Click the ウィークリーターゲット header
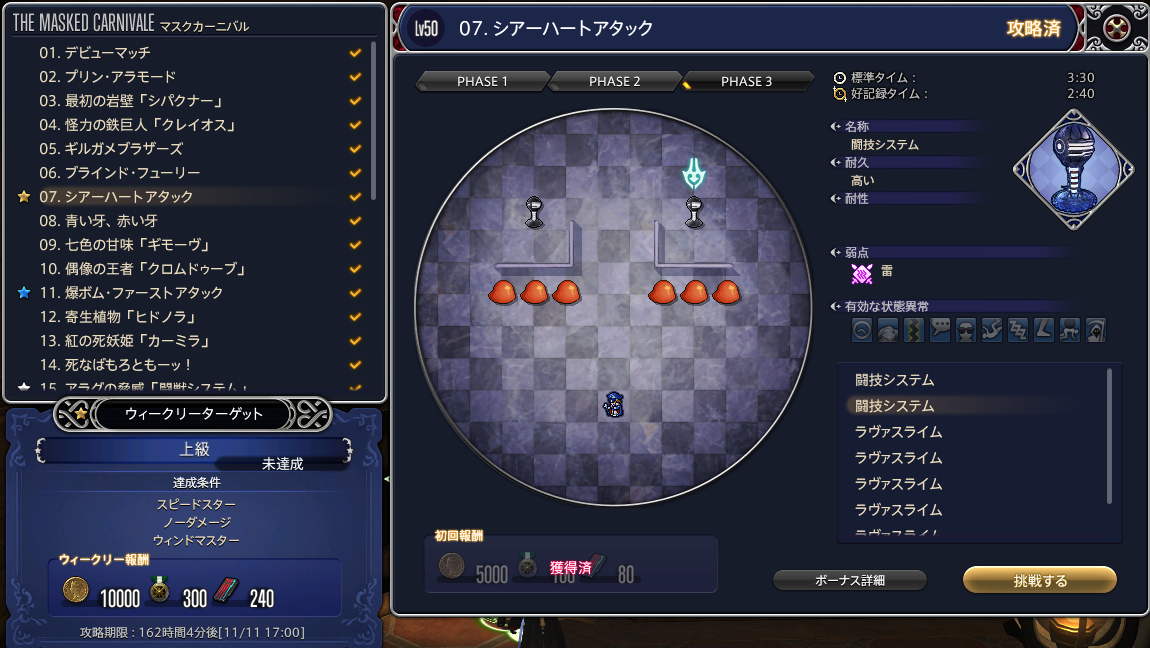Screen dimensions: 1150x648 pyautogui.click(x=194, y=413)
